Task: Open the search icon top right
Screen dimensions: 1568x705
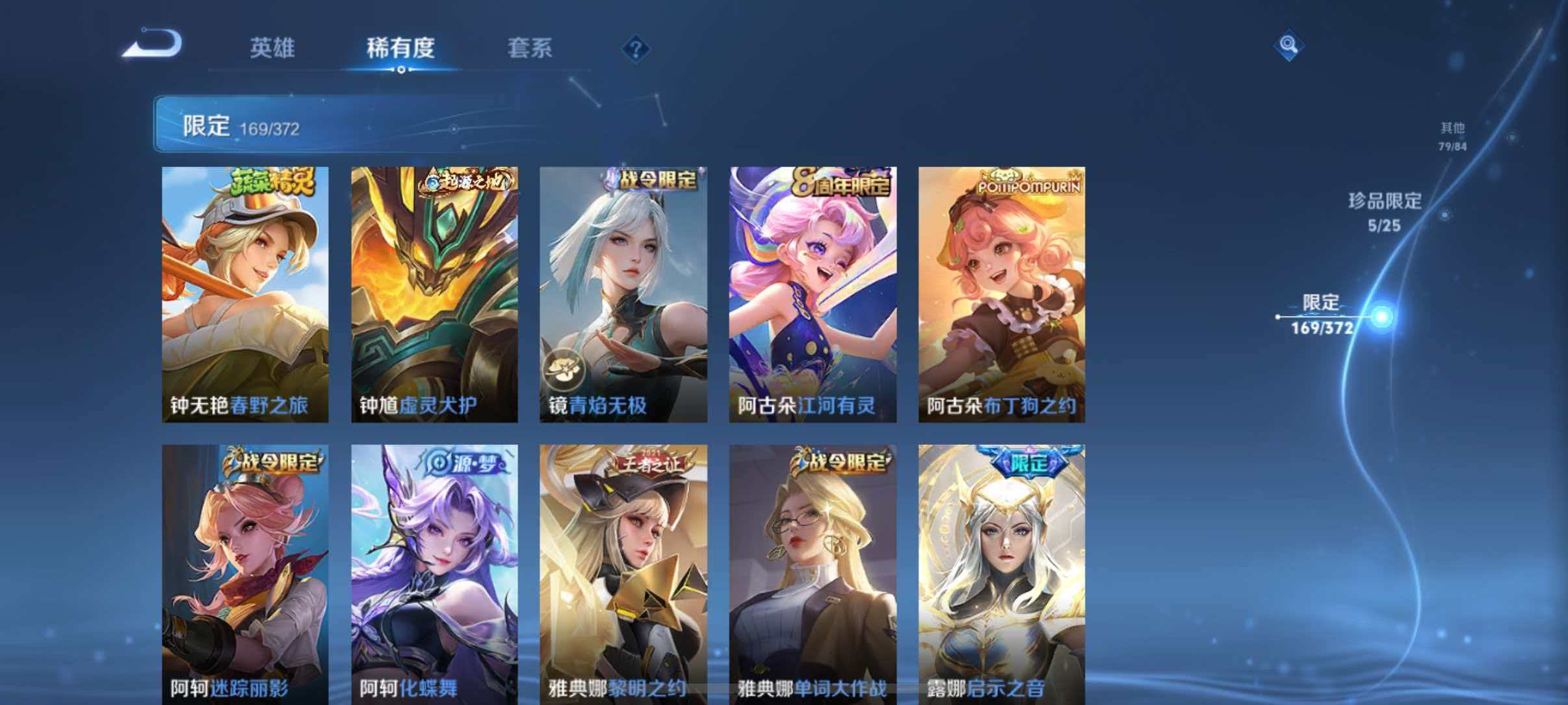Action: tap(1287, 45)
